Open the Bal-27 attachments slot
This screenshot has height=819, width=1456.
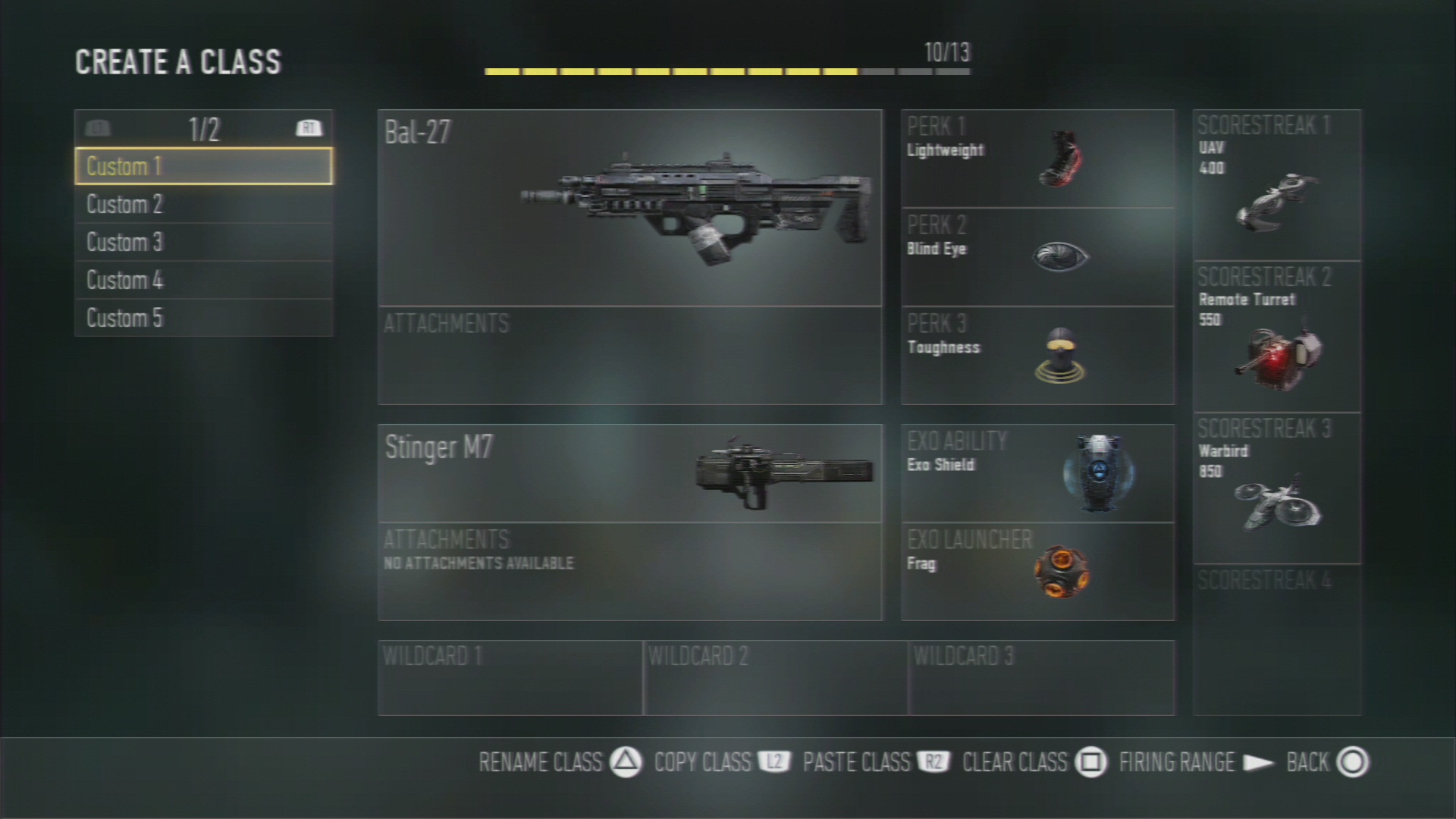tap(629, 356)
